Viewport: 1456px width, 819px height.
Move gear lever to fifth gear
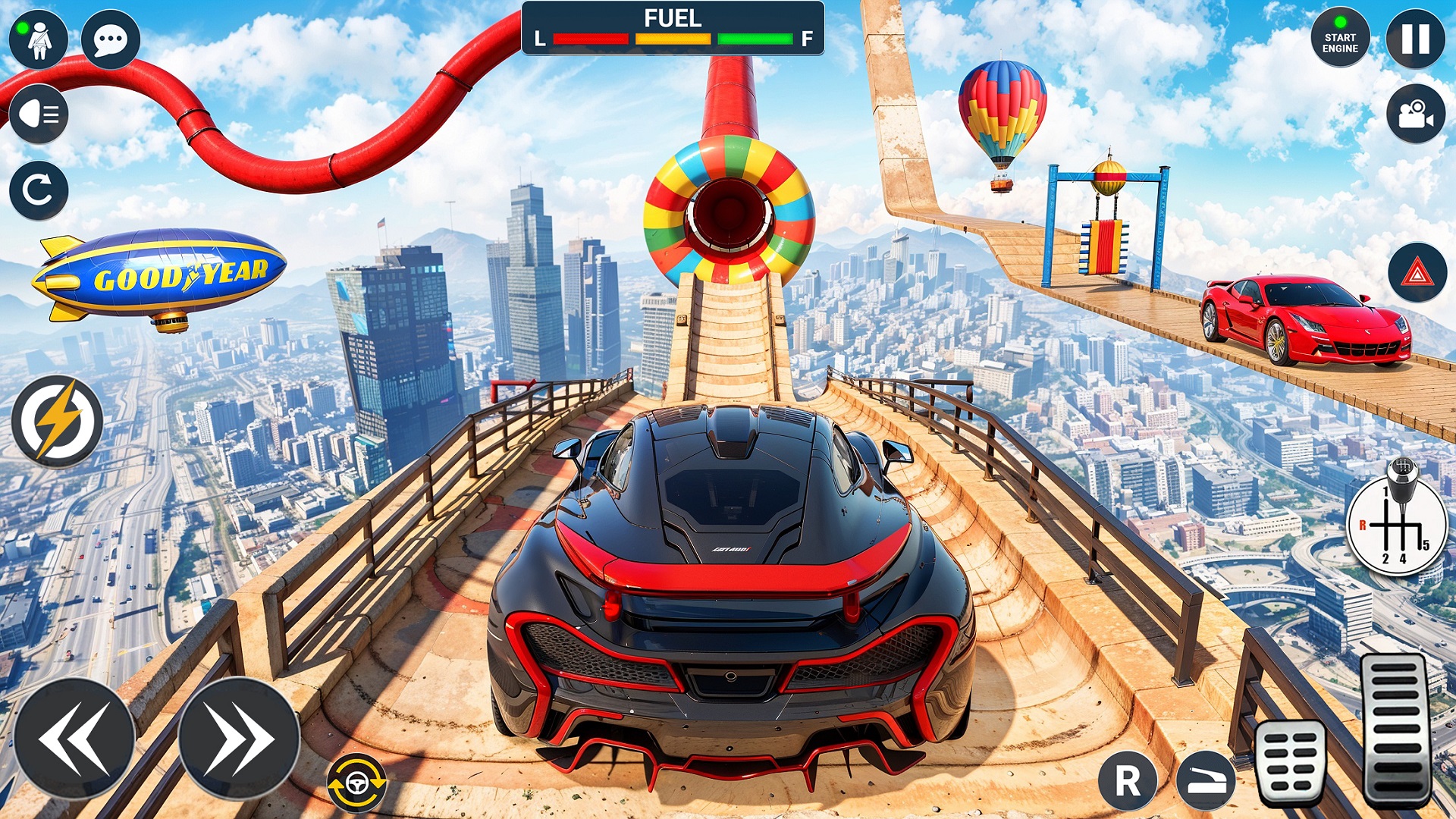click(1426, 544)
